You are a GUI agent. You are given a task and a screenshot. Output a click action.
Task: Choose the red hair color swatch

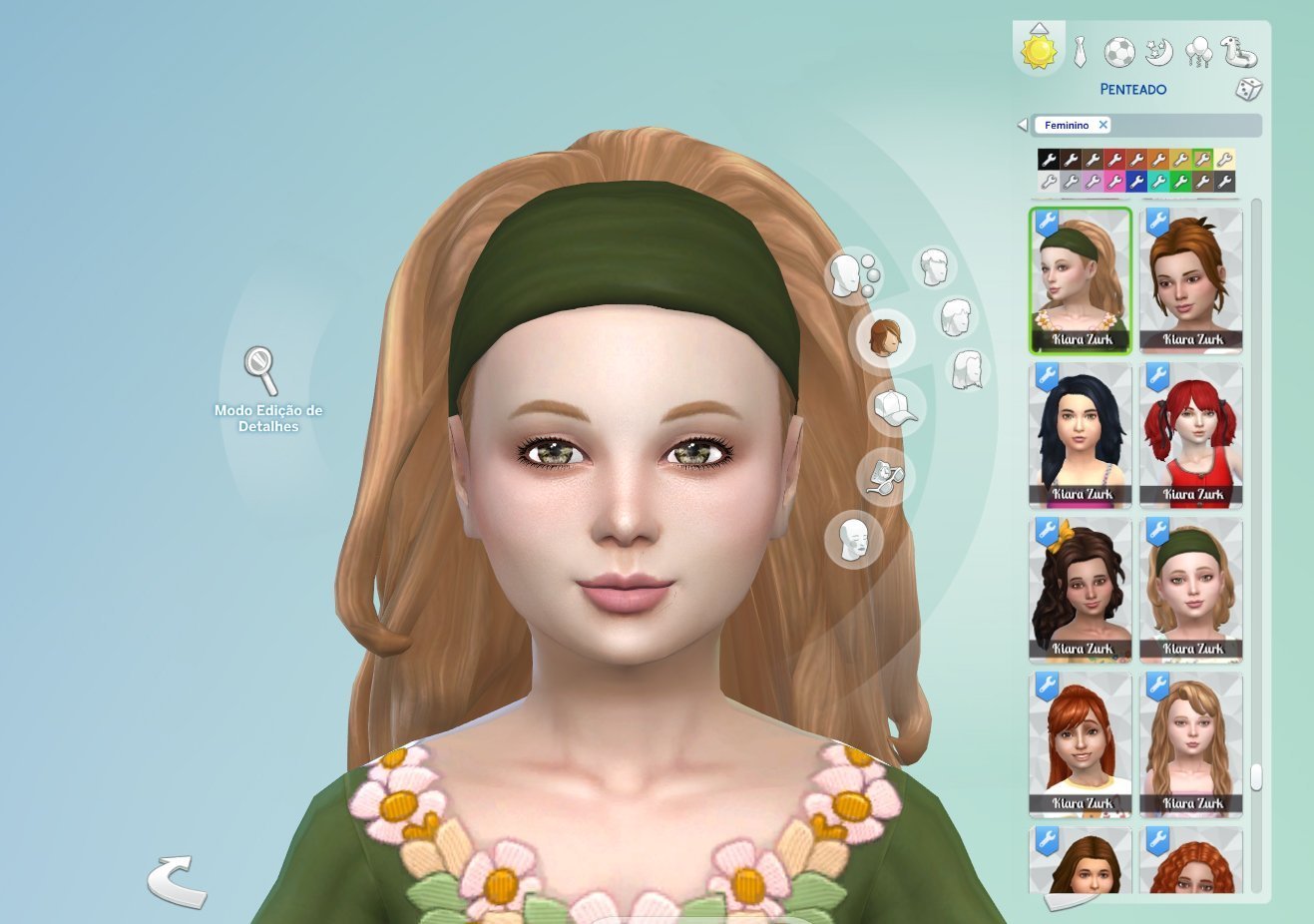(x=1113, y=160)
